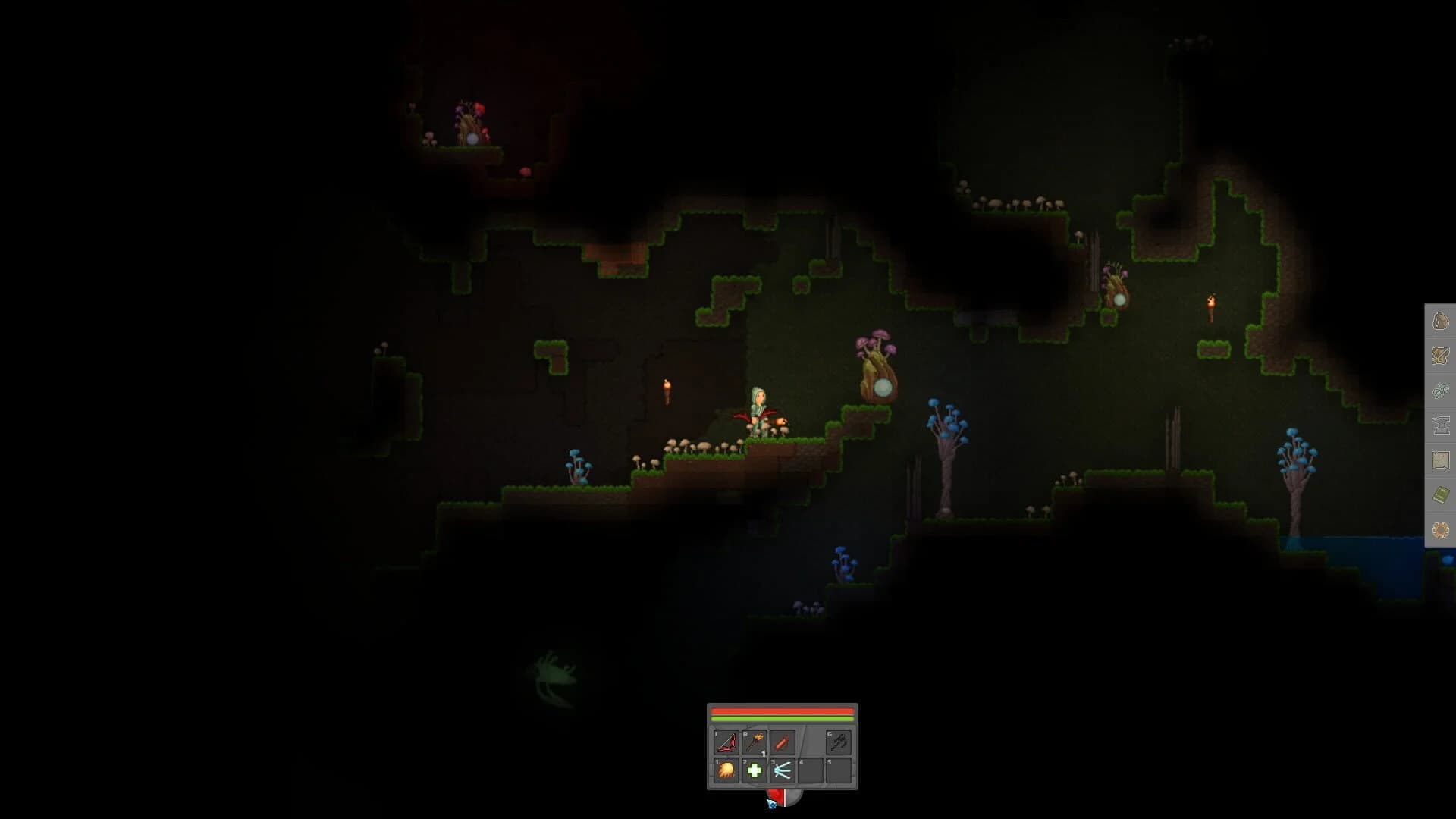
Task: Click the red stick item beside the R slot
Action: click(780, 742)
